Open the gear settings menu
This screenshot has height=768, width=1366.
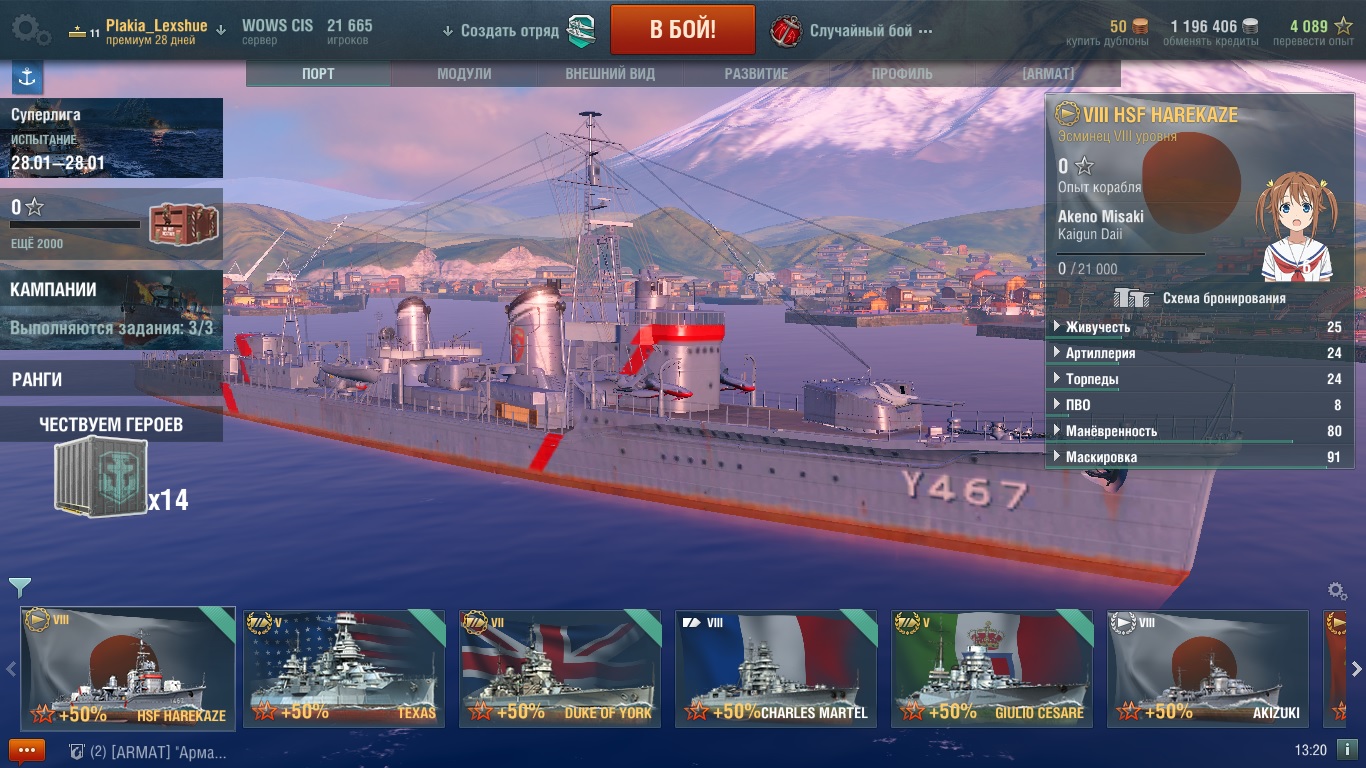(31, 29)
